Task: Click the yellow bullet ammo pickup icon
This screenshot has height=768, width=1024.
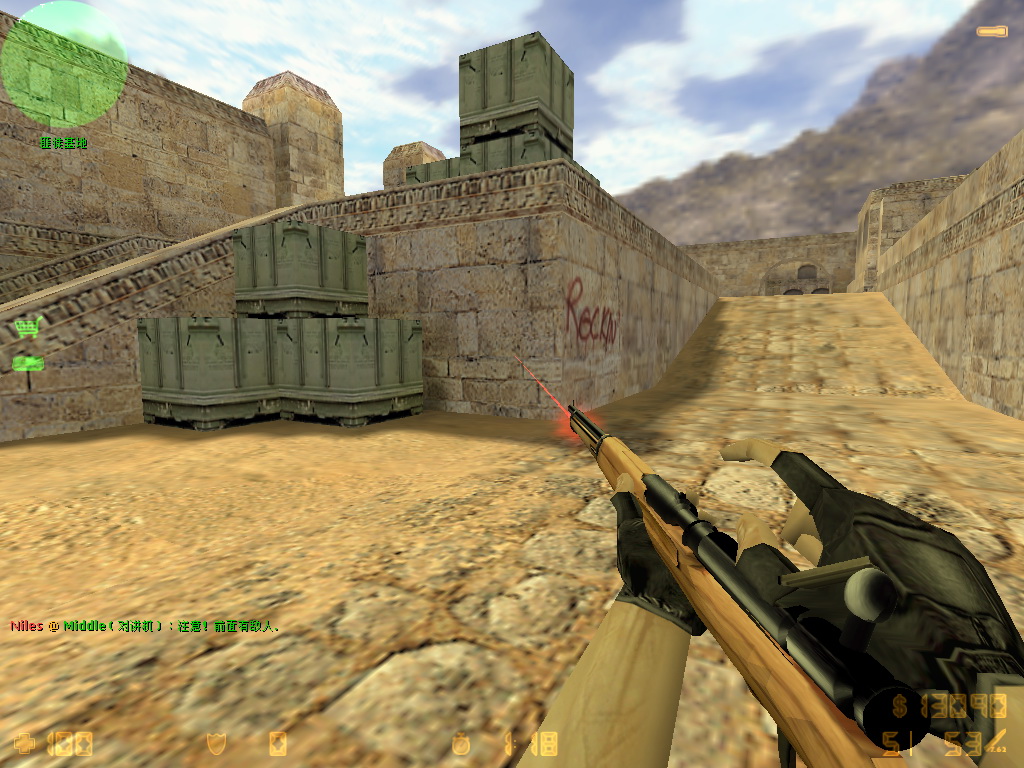Action: [x=992, y=32]
